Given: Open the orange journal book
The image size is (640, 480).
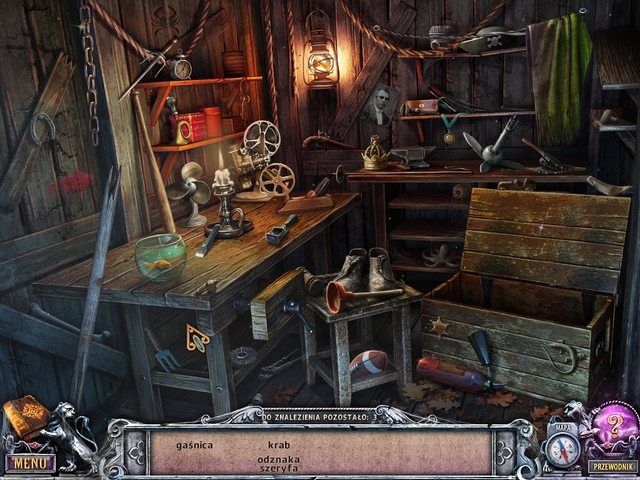Looking at the screenshot, I should [25, 418].
